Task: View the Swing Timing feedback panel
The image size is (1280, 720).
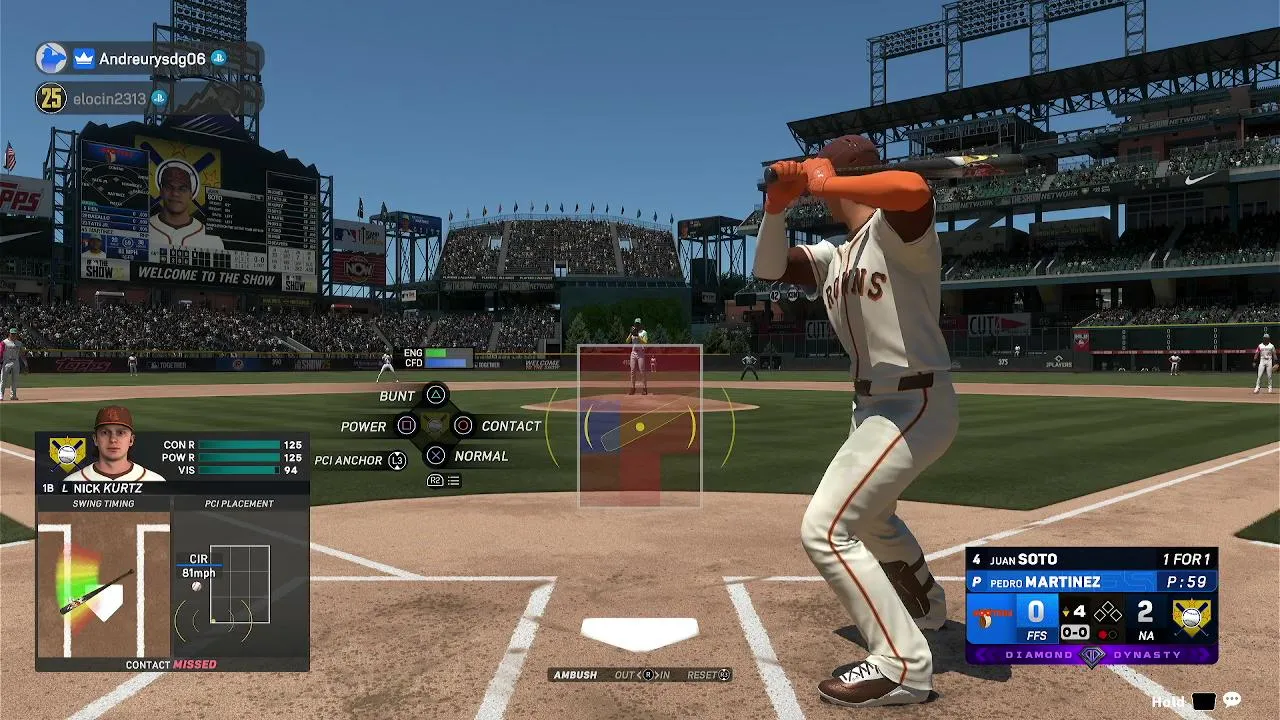Action: pyautogui.click(x=104, y=585)
